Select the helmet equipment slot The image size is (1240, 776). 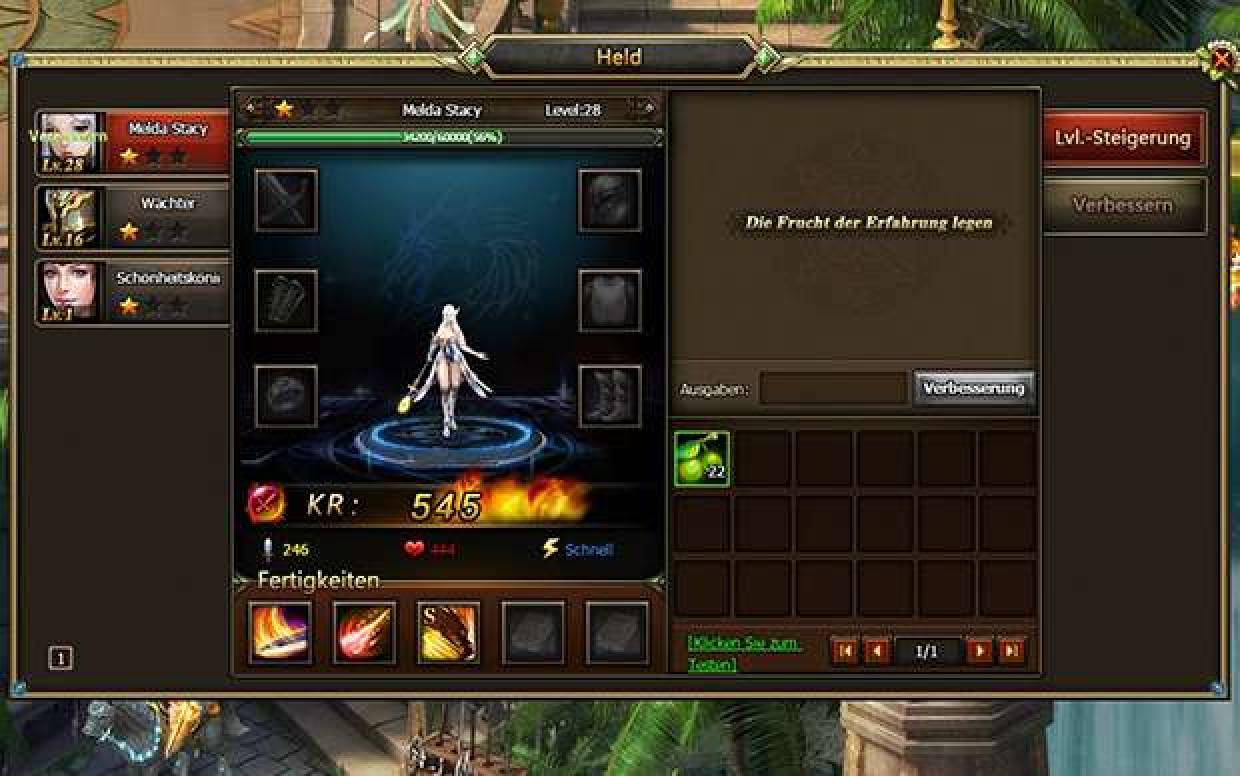point(610,200)
